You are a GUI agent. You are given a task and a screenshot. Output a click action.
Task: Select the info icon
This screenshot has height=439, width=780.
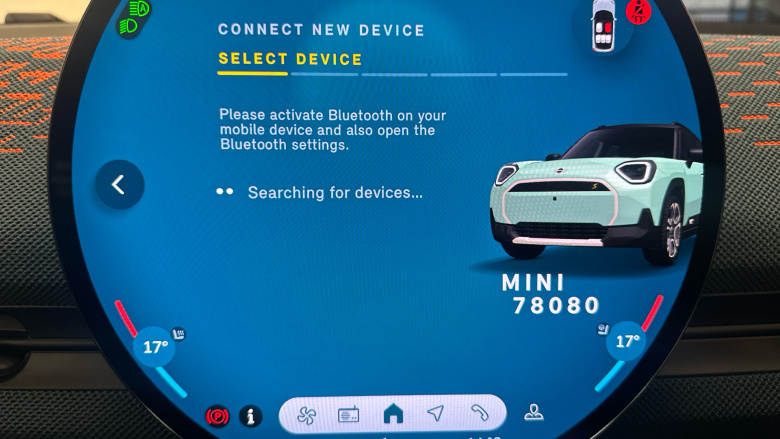coord(250,416)
